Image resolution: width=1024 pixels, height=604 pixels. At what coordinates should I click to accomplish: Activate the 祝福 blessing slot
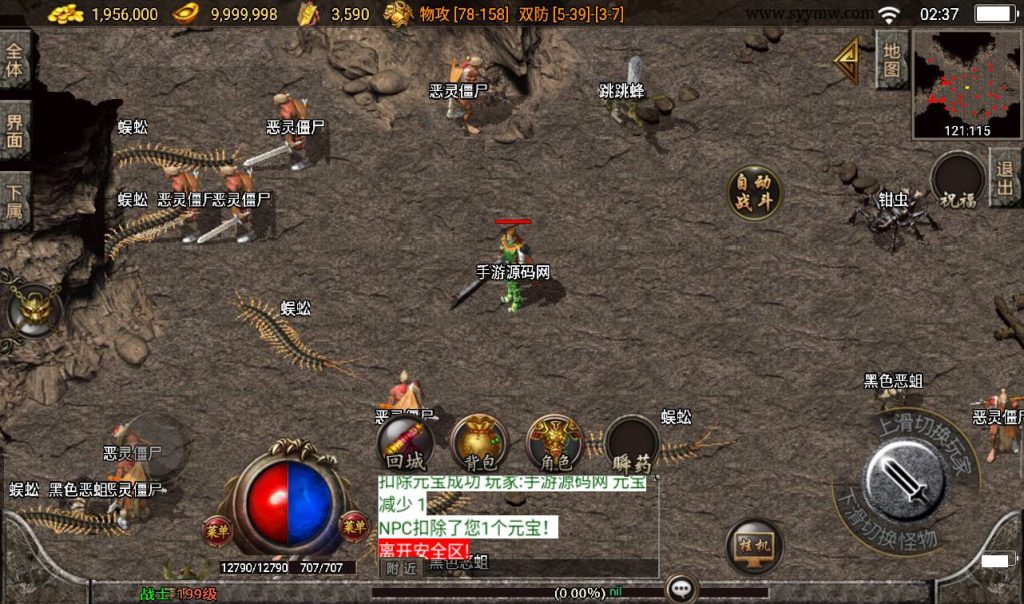click(x=957, y=183)
